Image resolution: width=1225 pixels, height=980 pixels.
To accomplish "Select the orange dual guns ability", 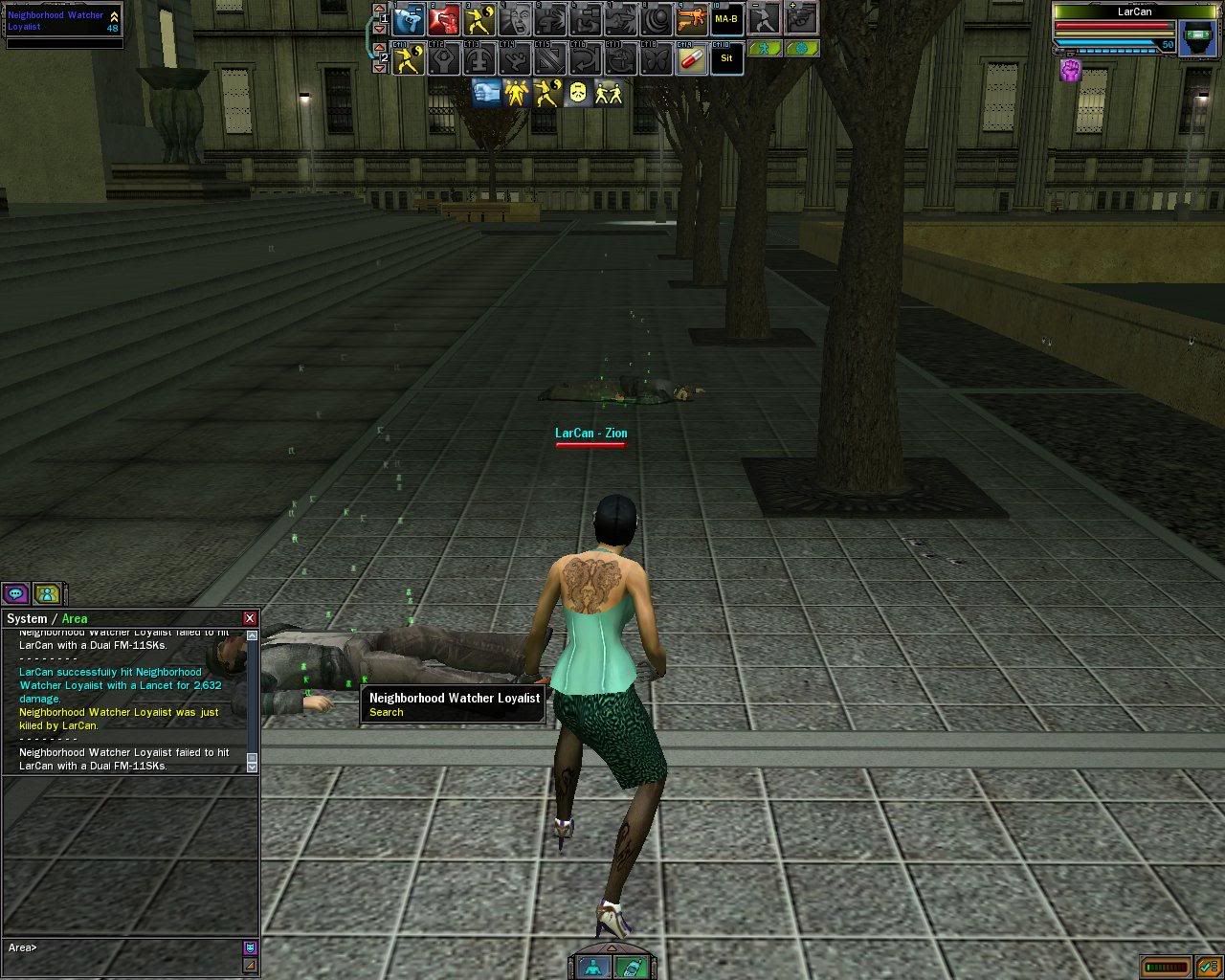I will click(x=691, y=19).
